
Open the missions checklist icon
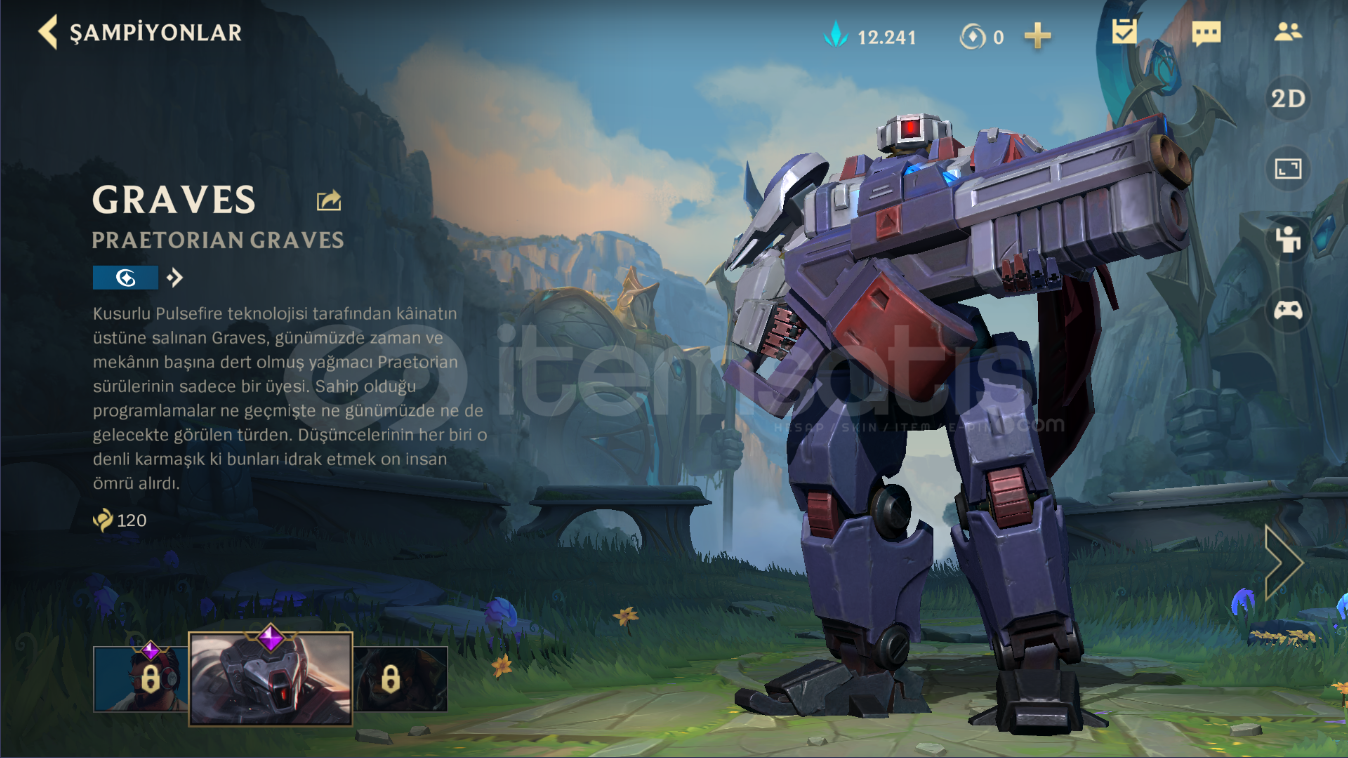pyautogui.click(x=1123, y=33)
